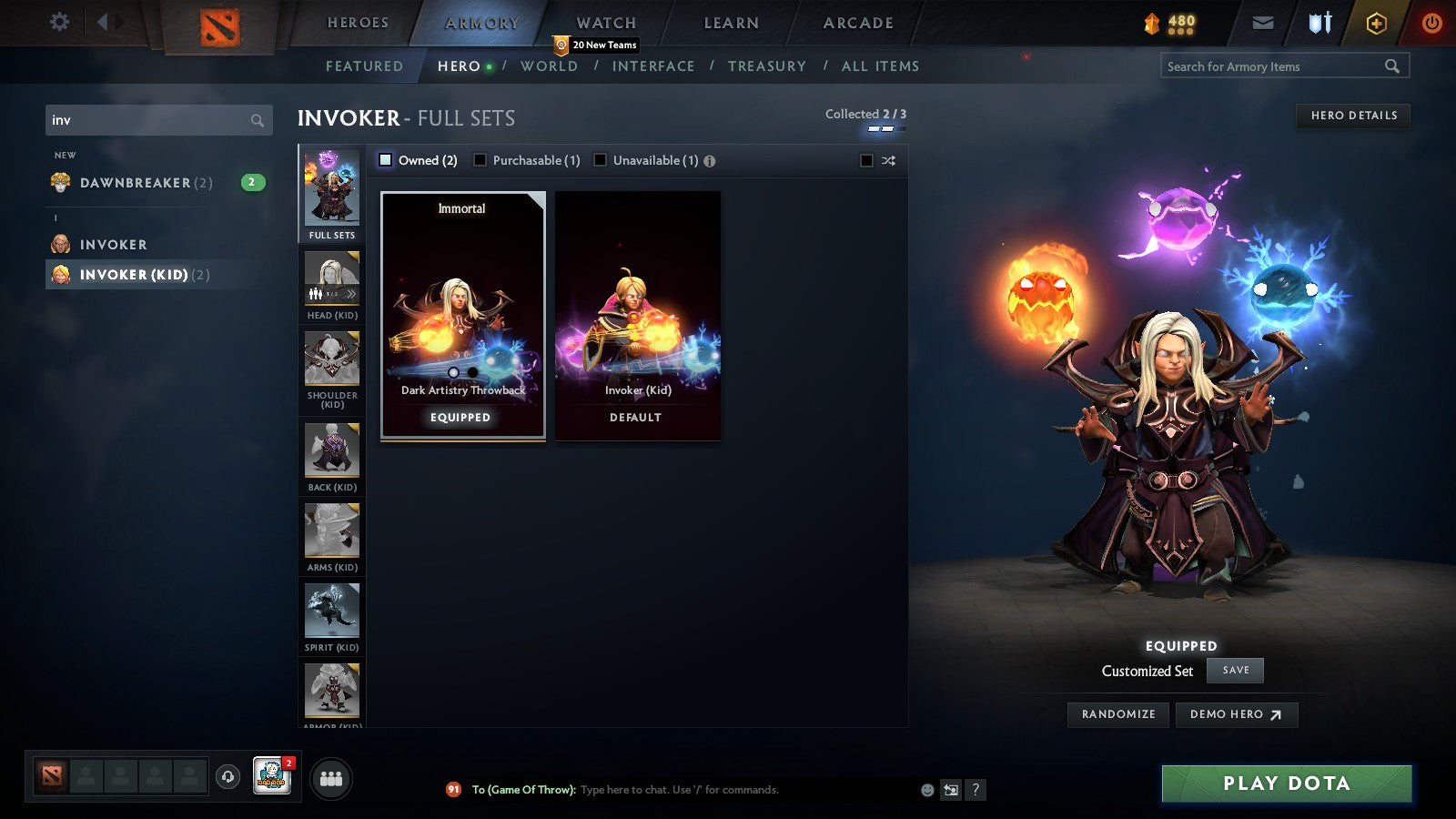Click the help question mark icon
The width and height of the screenshot is (1456, 819).
pos(976,790)
